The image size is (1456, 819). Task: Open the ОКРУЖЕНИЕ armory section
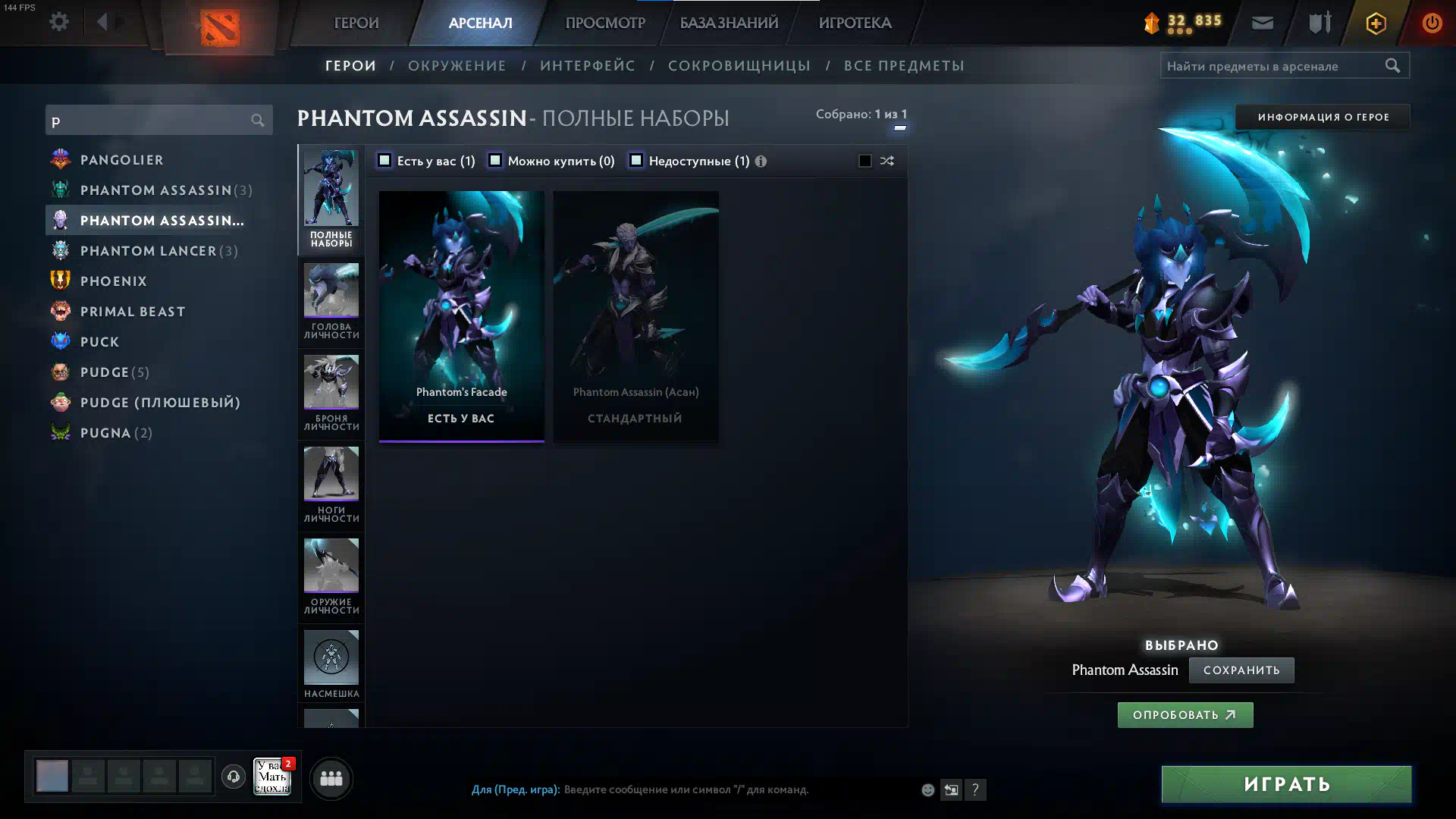(457, 66)
